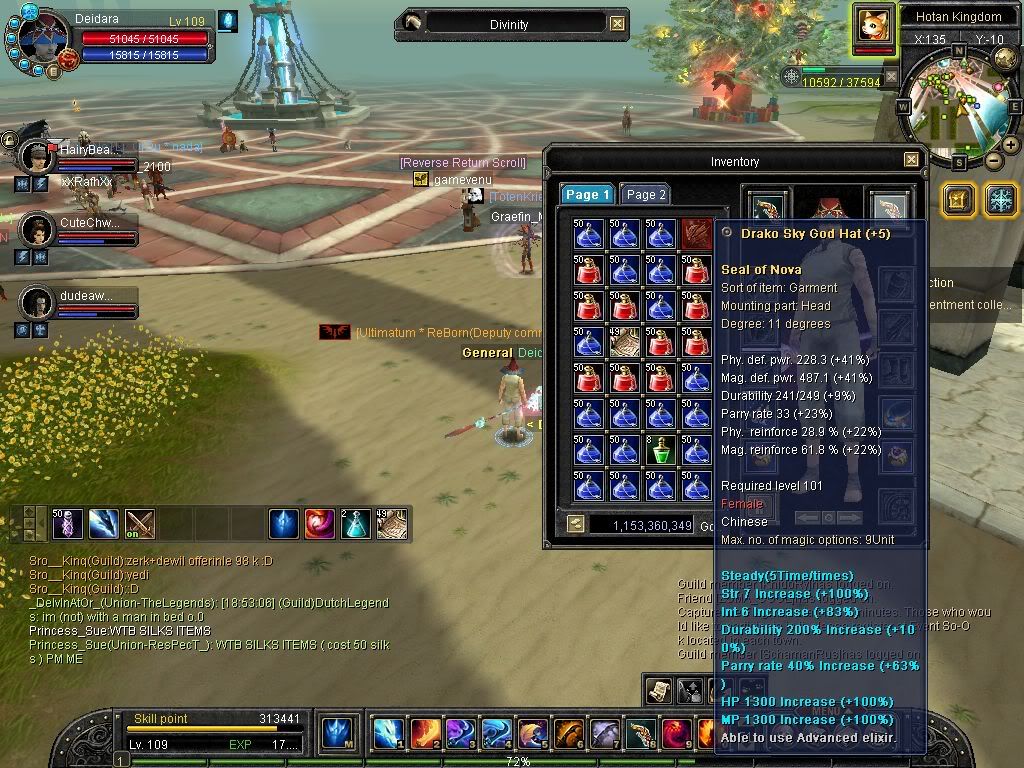Activate the fire skill in hotbar slot 2

pos(425,733)
